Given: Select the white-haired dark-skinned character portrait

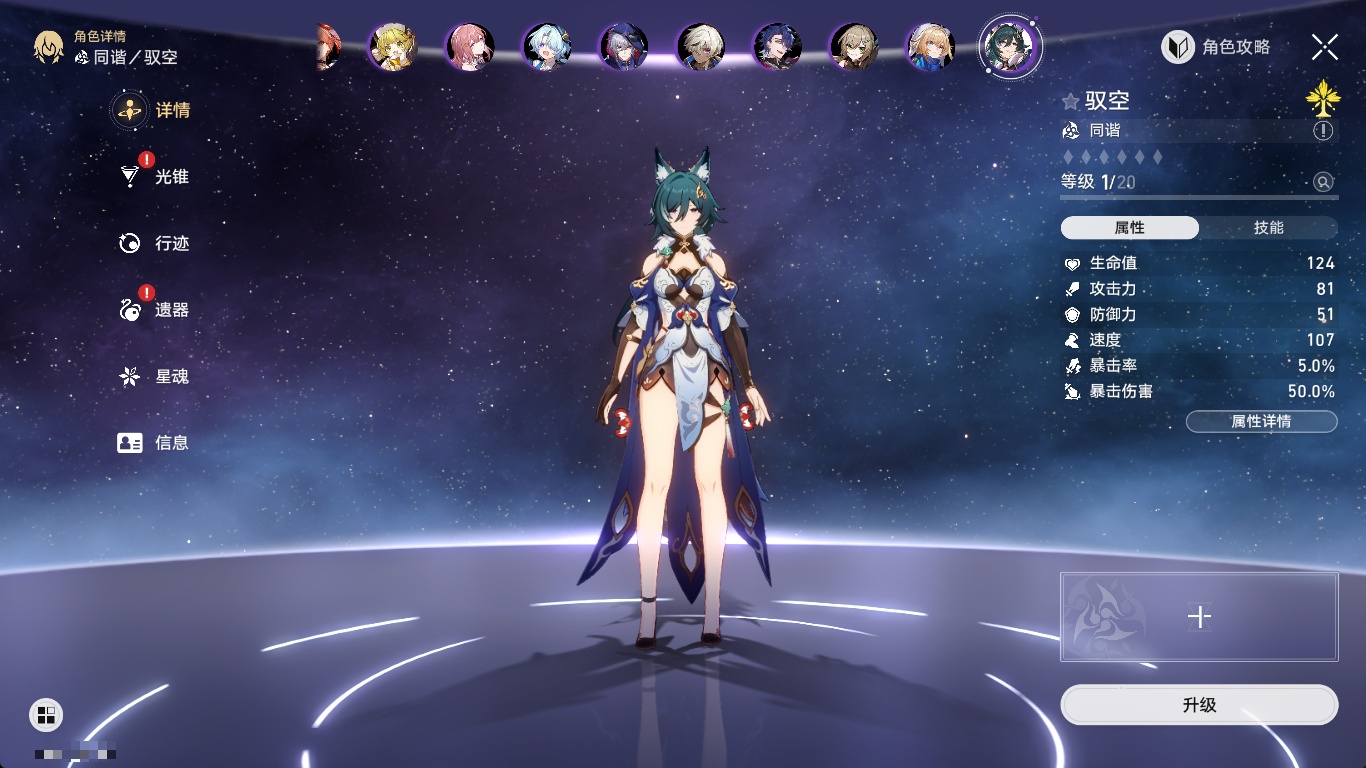Looking at the screenshot, I should click(700, 46).
